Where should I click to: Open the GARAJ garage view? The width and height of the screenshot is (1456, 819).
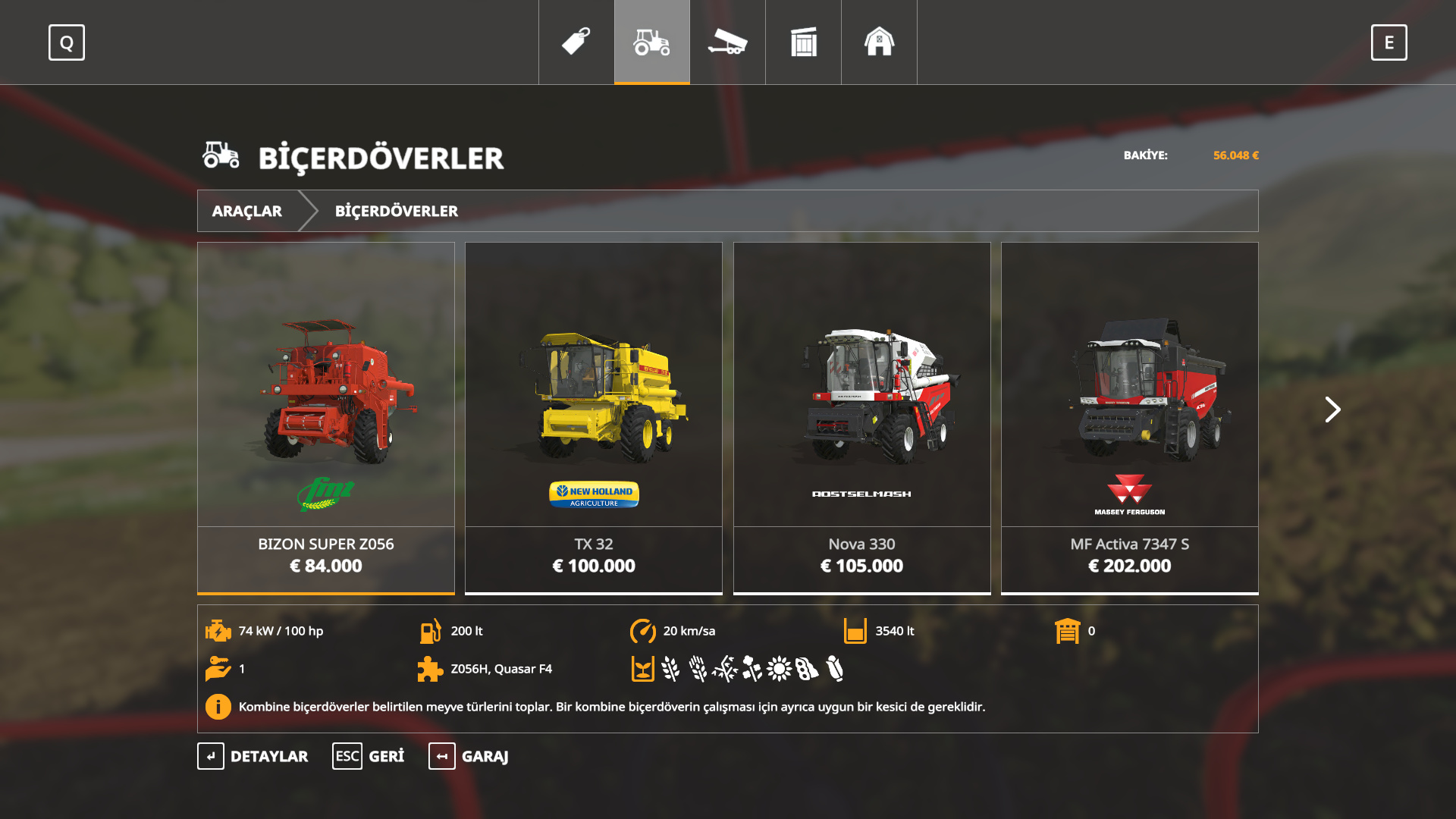pyautogui.click(x=469, y=756)
